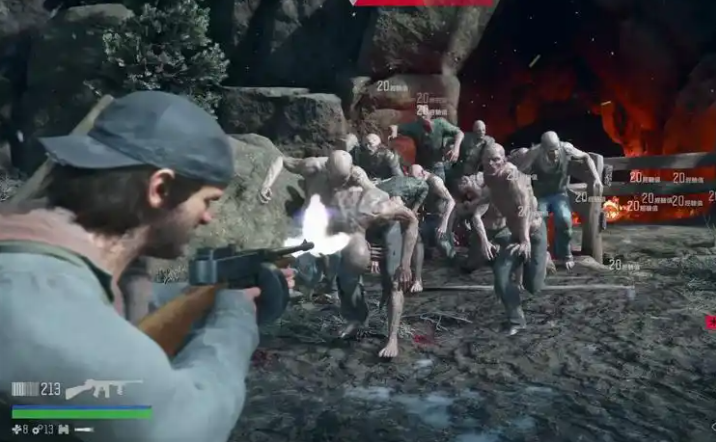This screenshot has width=716, height=442.
Task: Select the melee weapon icon
Action: [84, 430]
